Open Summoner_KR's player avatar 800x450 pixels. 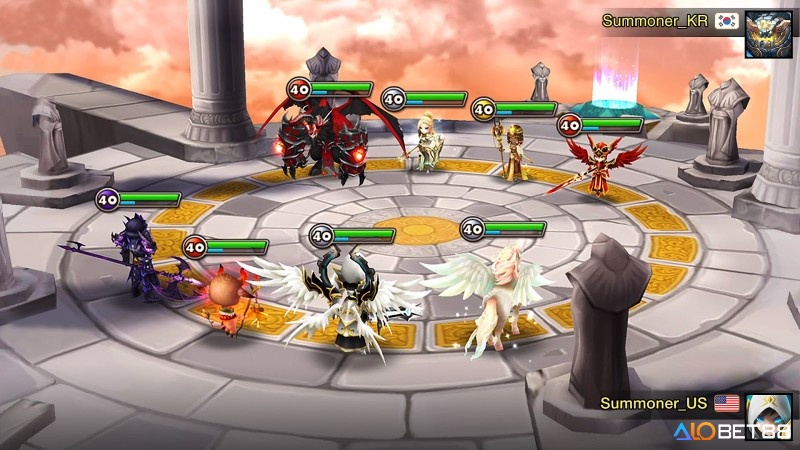[768, 34]
